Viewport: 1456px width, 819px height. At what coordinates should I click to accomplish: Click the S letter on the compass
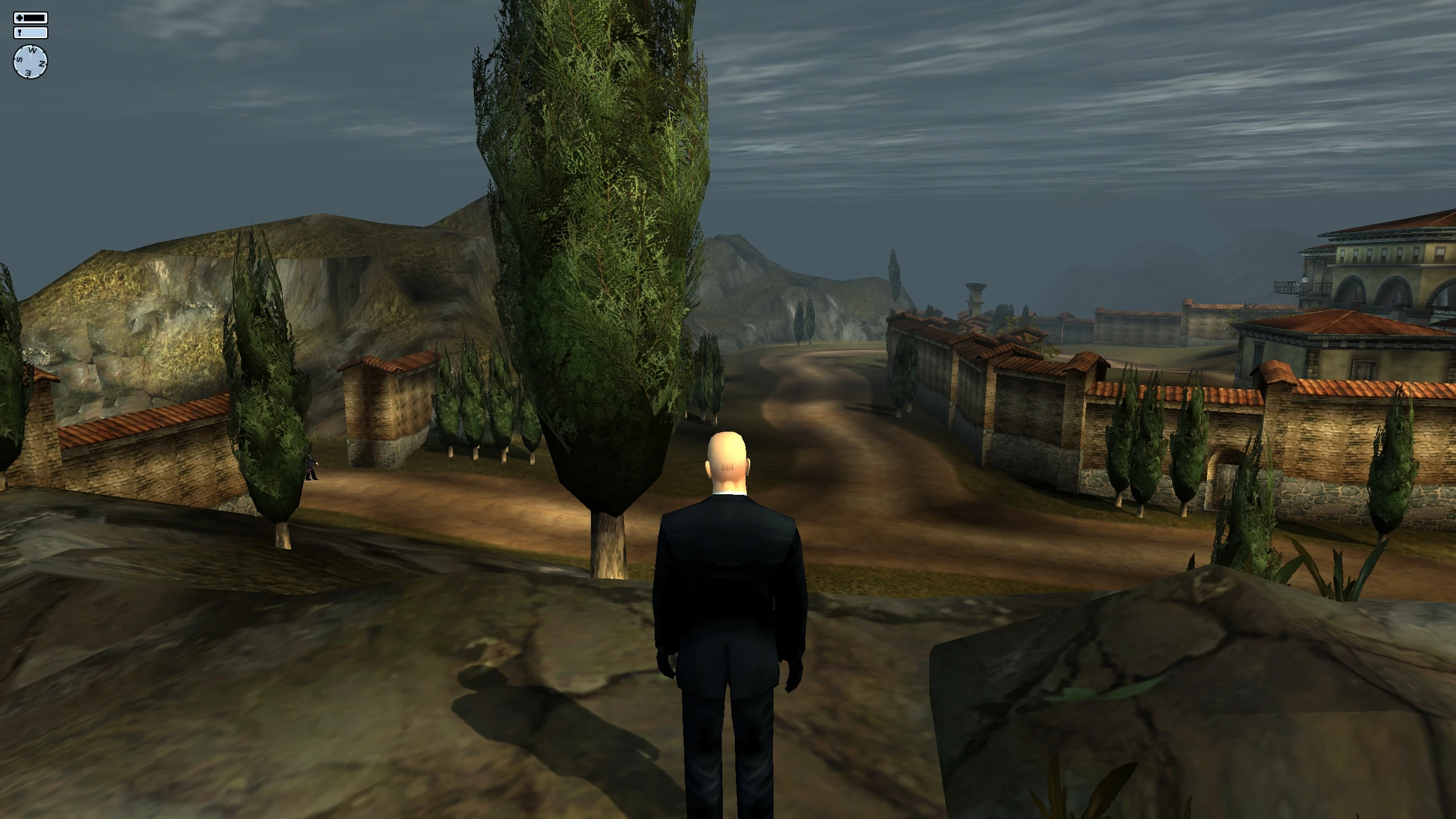click(x=19, y=59)
